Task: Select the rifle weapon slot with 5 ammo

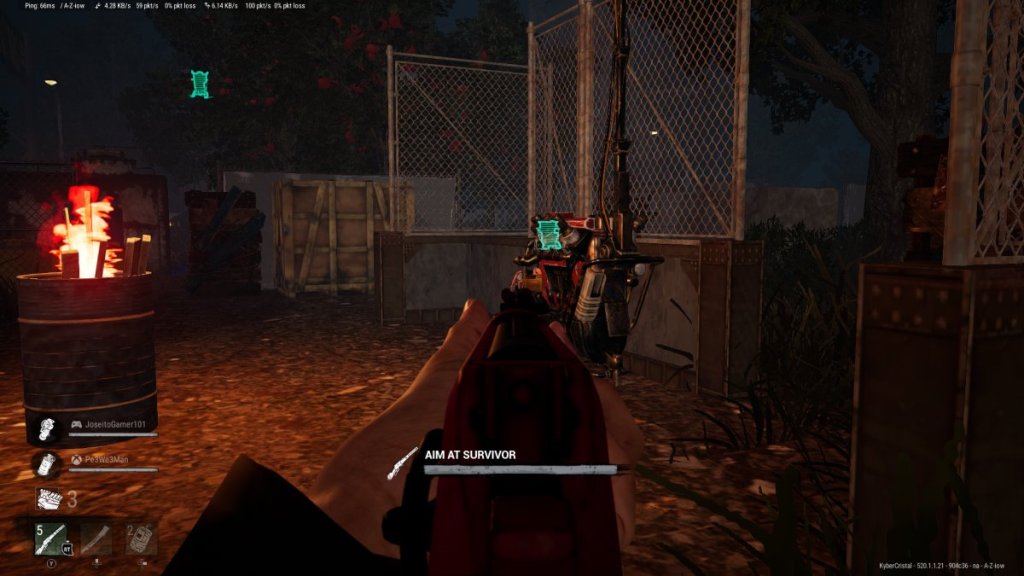Action: point(52,539)
